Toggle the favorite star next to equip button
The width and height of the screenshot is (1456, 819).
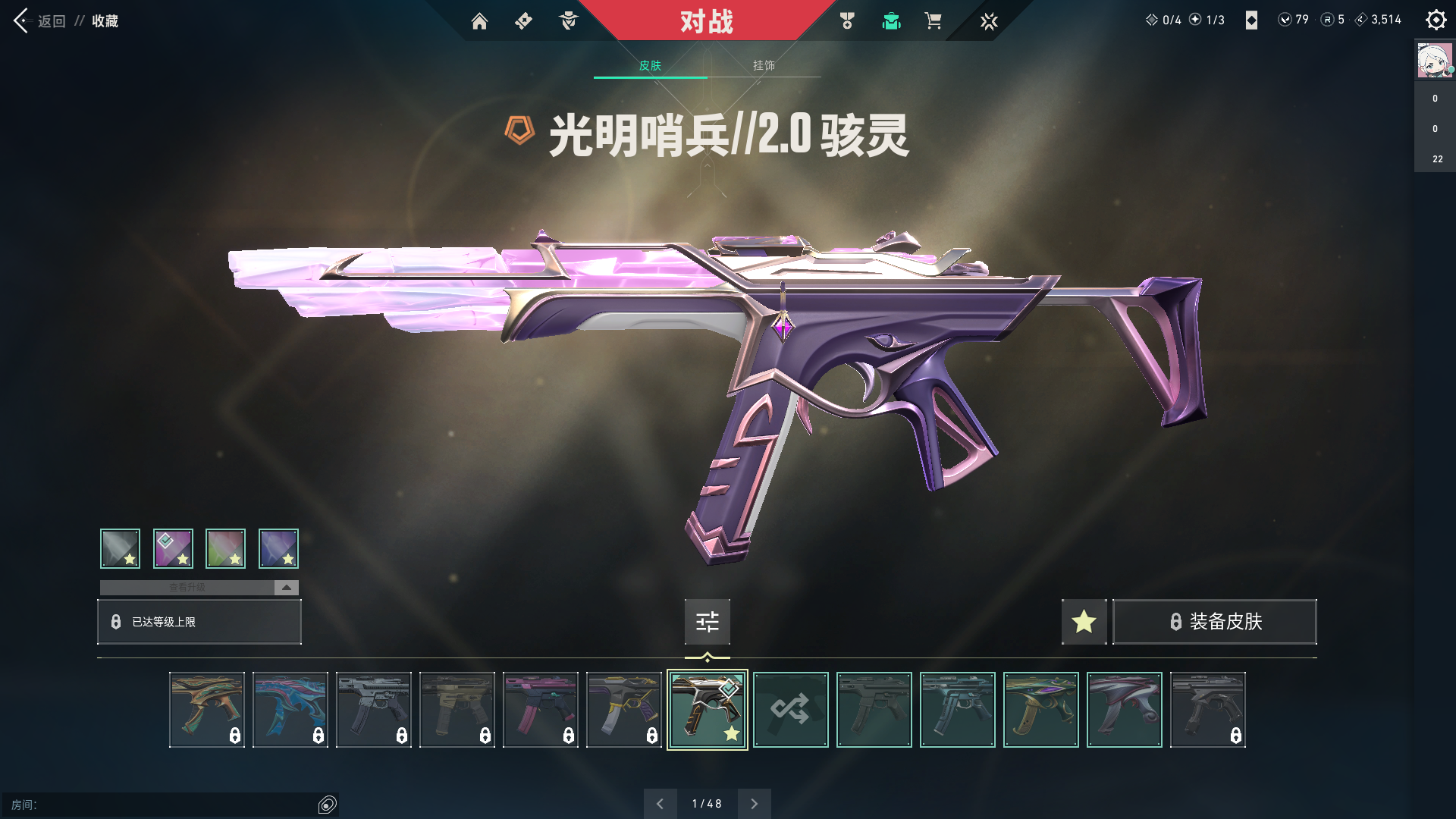click(1084, 622)
